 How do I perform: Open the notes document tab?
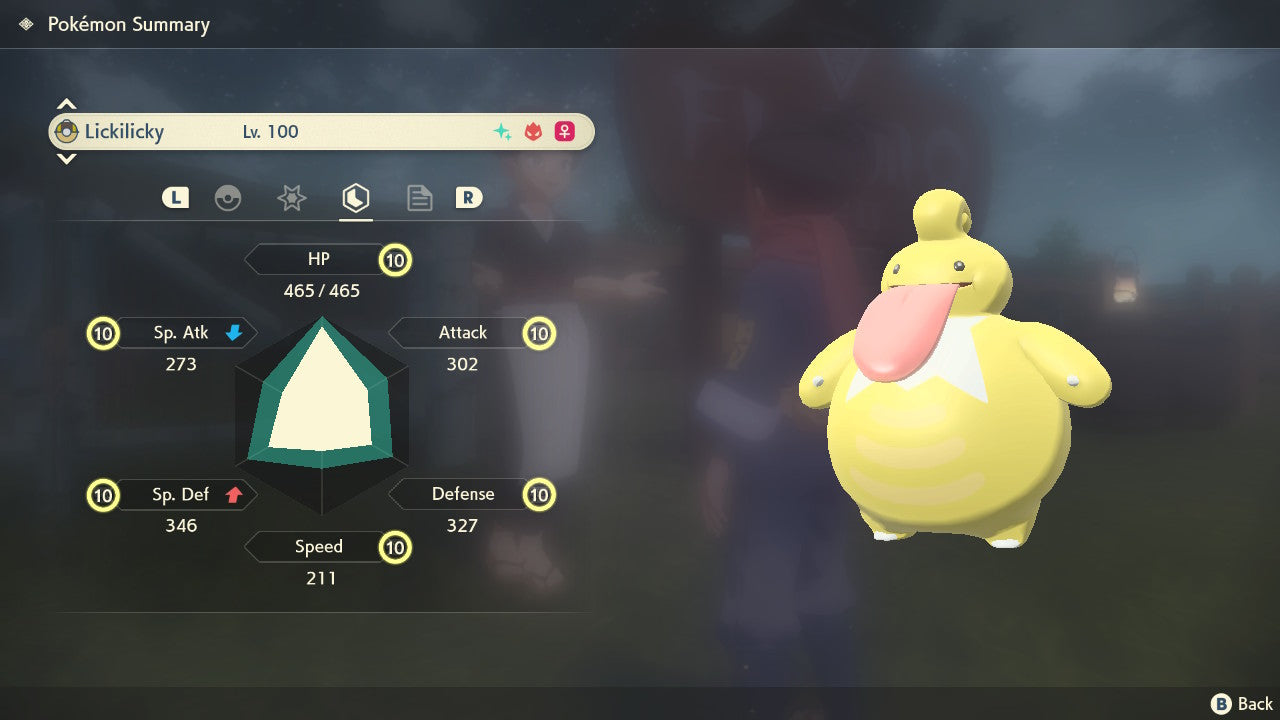419,198
